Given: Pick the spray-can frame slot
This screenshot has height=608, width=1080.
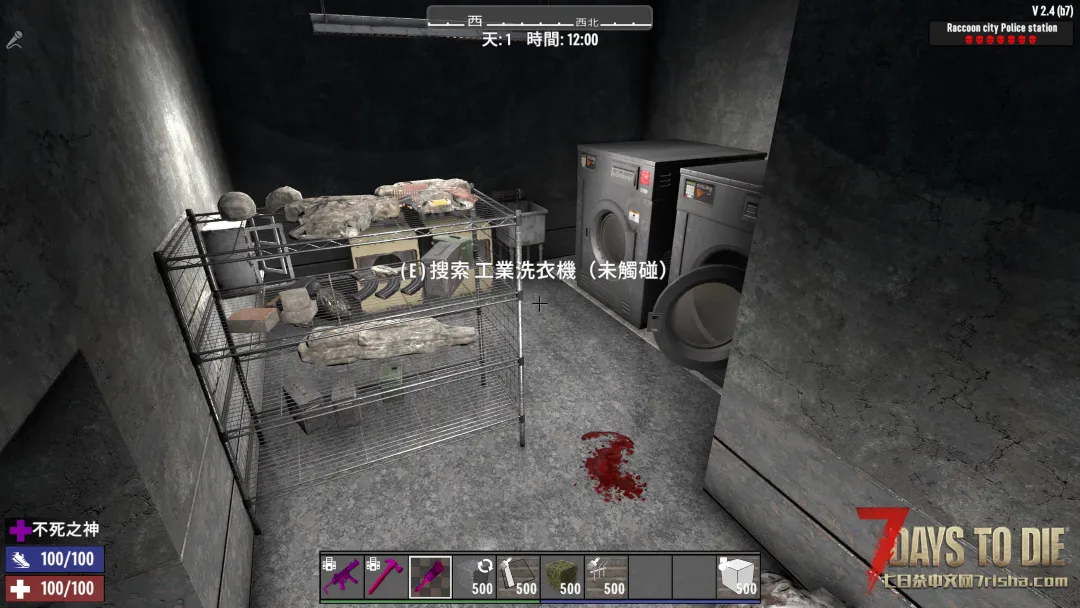Looking at the screenshot, I should (x=518, y=577).
